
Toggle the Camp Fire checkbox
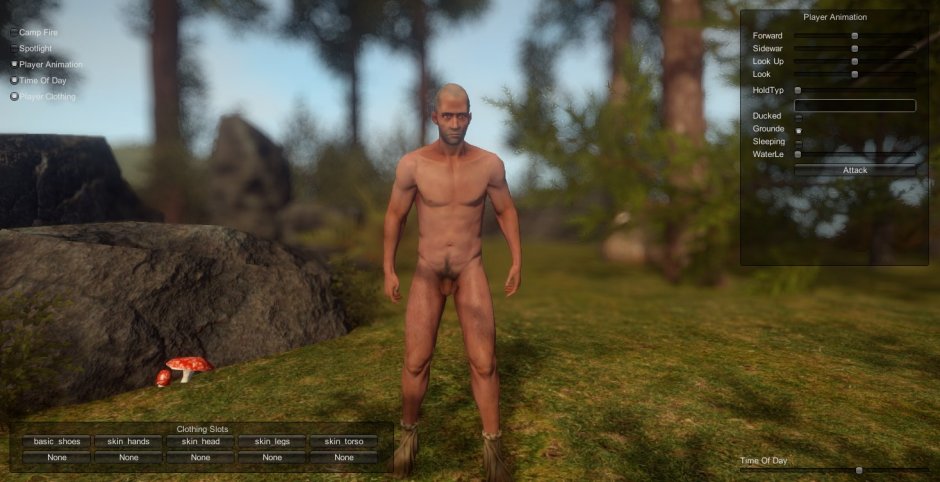[14, 32]
